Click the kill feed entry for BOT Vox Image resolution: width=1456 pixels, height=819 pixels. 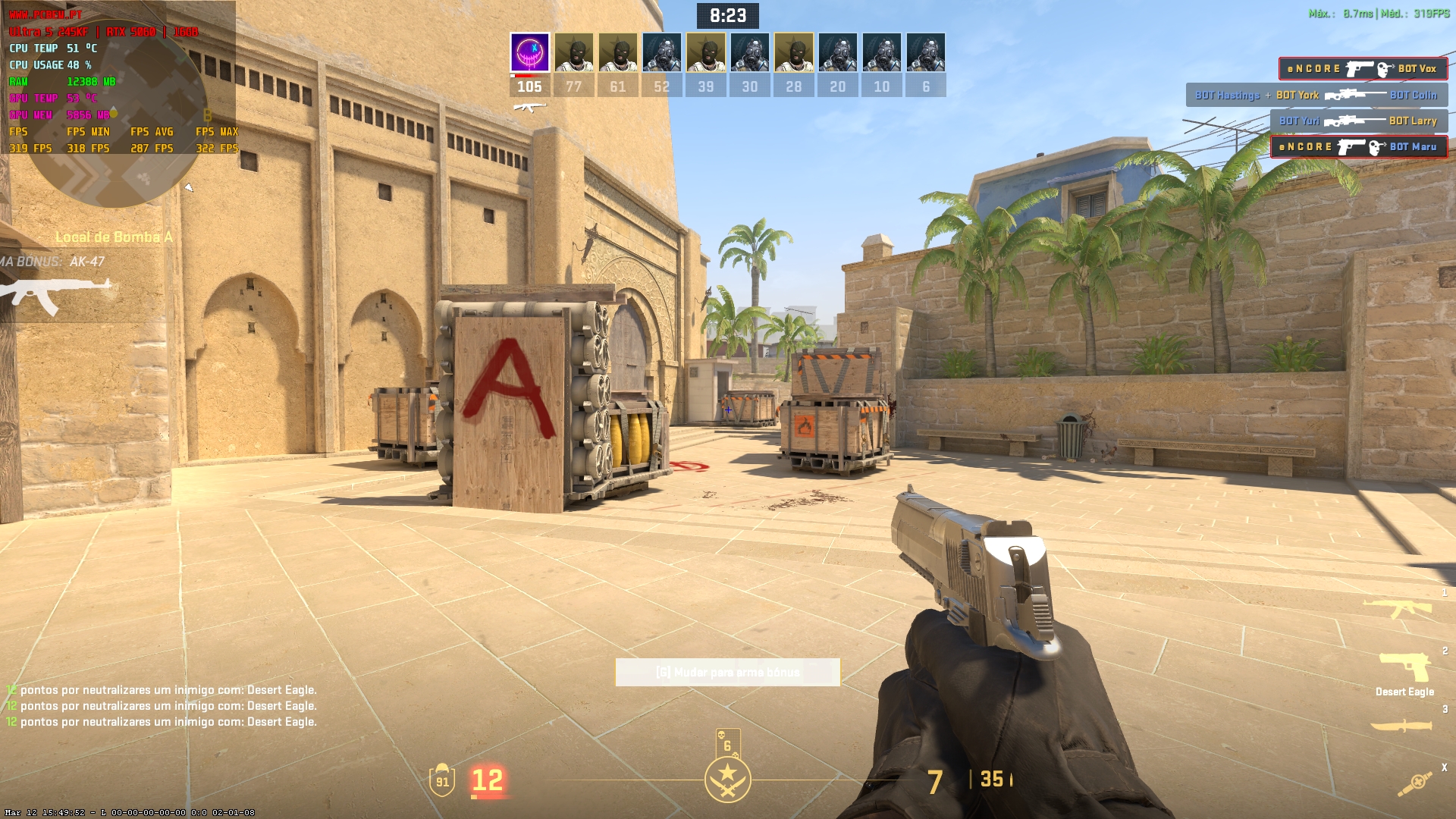[1362, 69]
